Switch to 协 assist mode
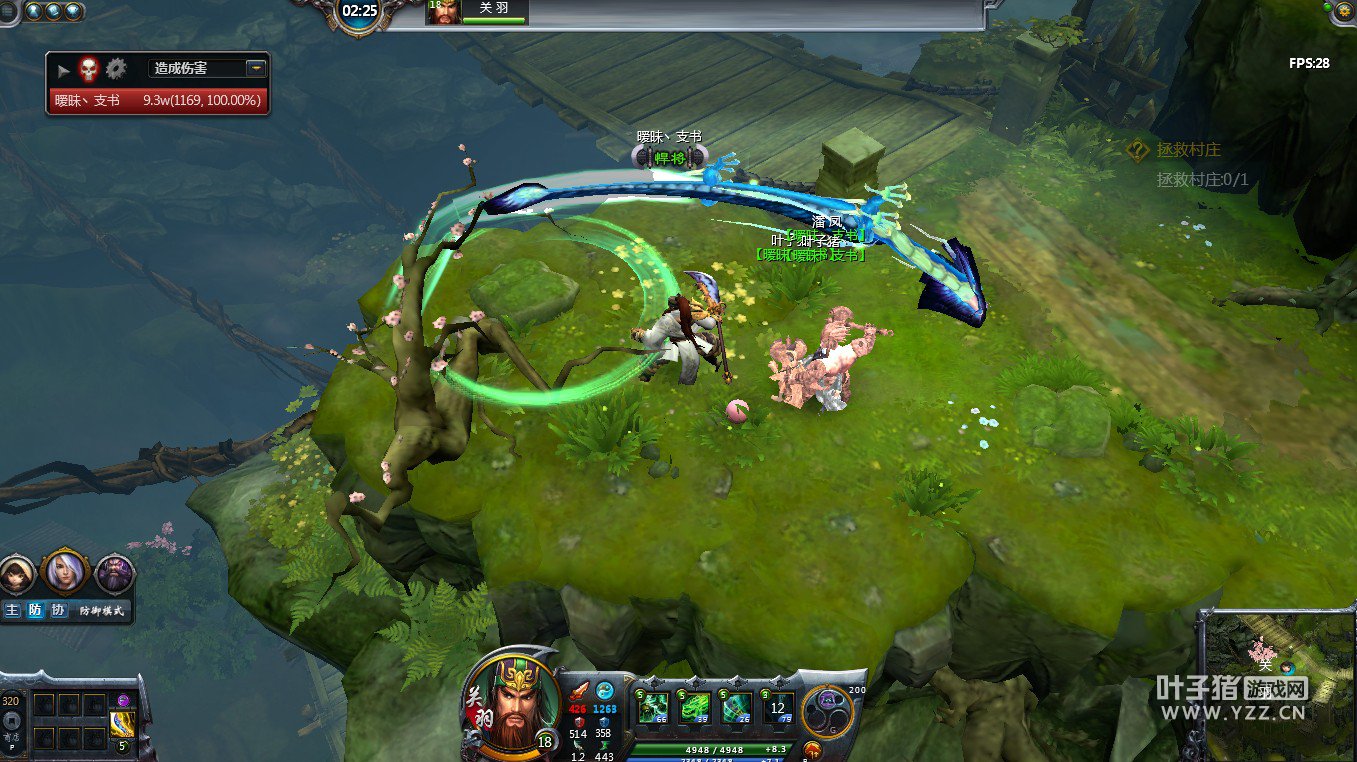1357x762 pixels. click(59, 610)
